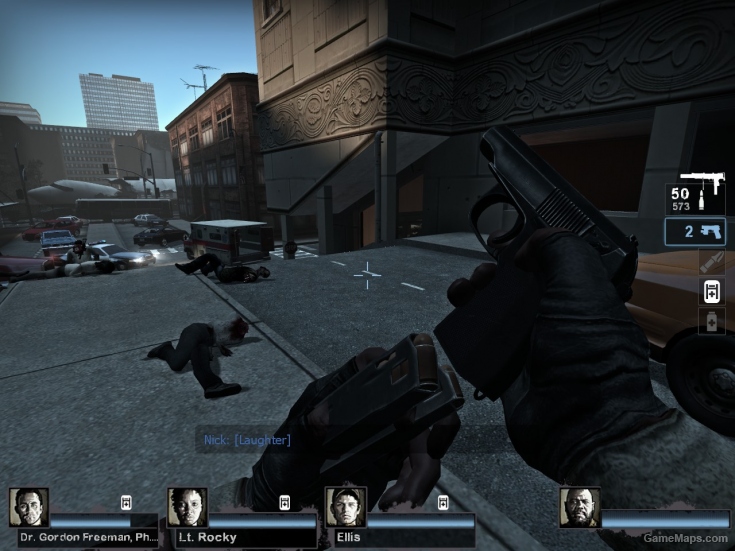Select the submachine gun primary weapon slot

coord(696,194)
